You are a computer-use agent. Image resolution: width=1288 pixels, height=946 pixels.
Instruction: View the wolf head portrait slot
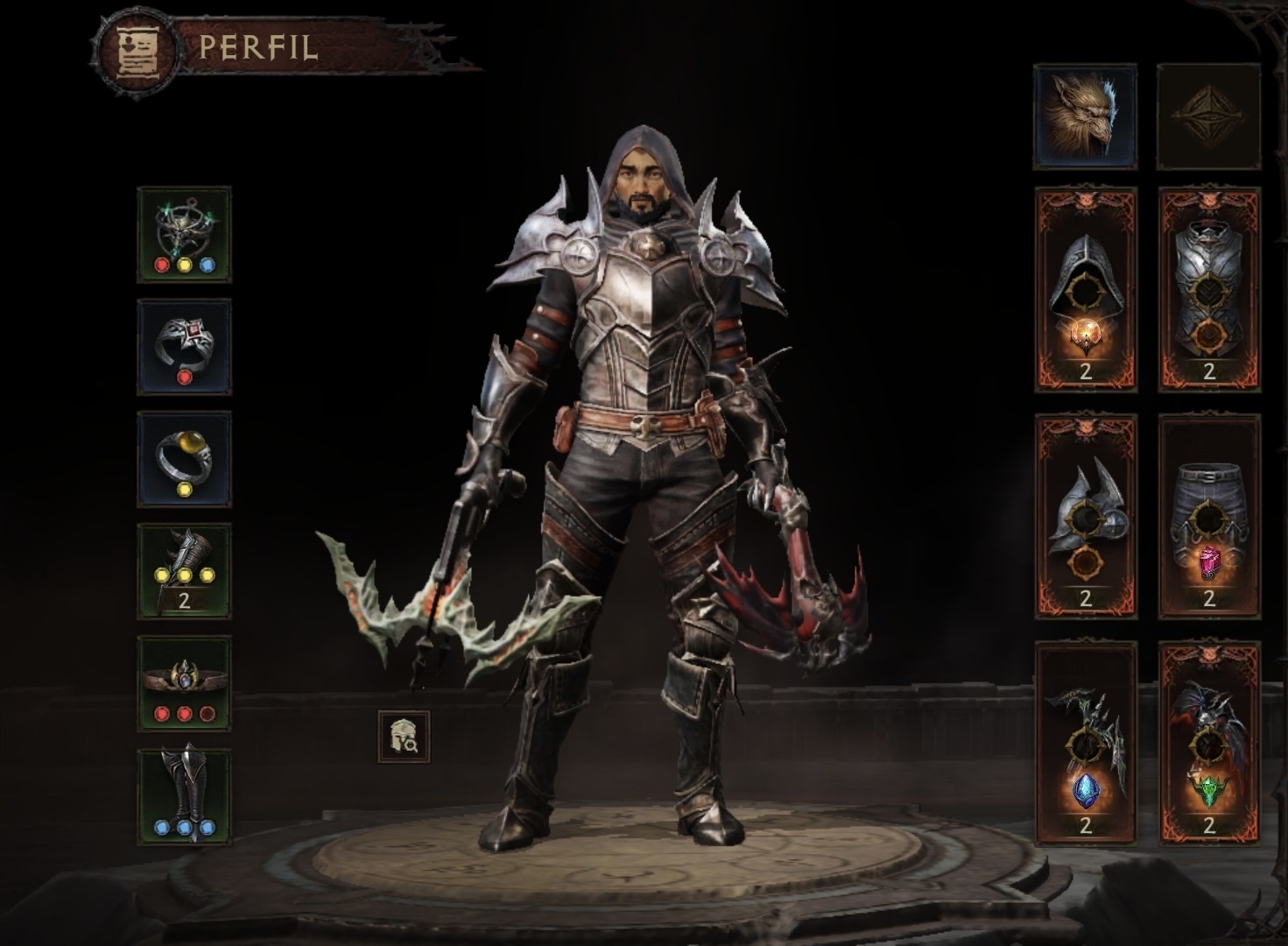tap(1085, 116)
